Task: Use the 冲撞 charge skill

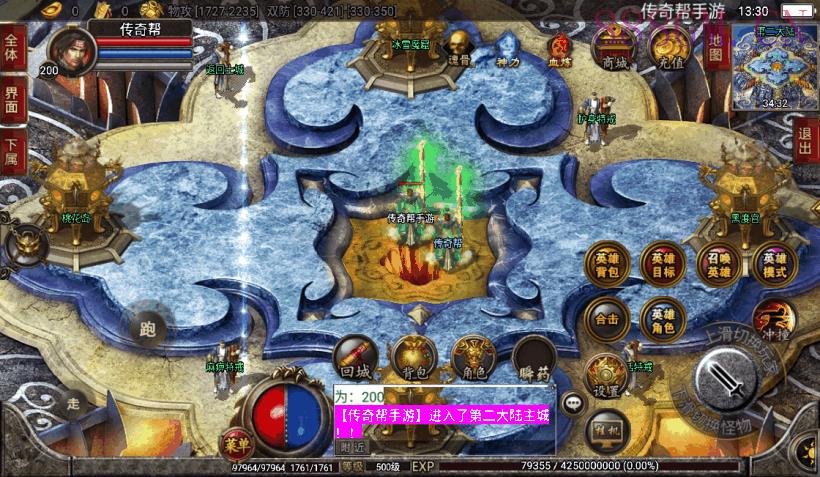Action: 774,320
